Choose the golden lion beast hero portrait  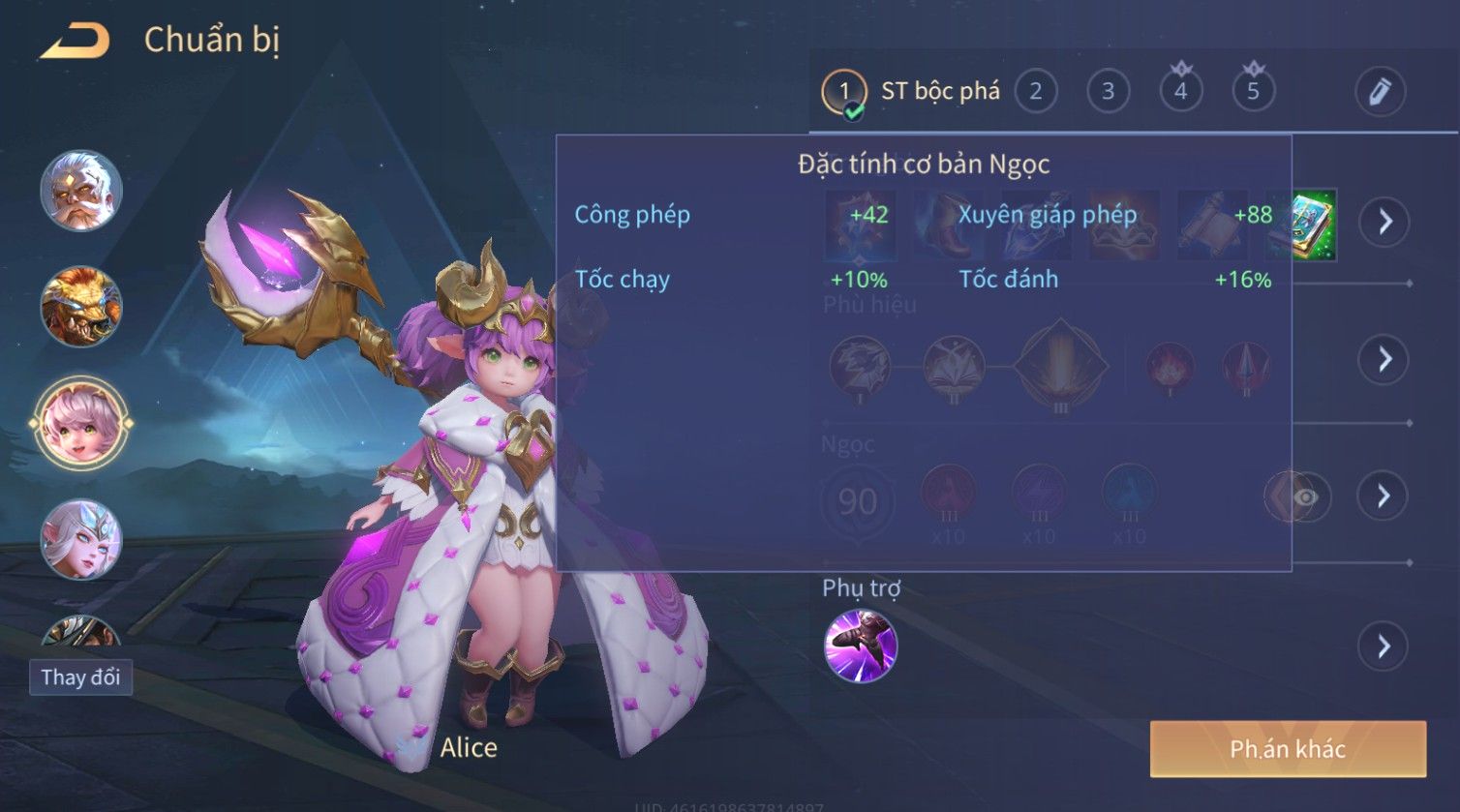81,307
